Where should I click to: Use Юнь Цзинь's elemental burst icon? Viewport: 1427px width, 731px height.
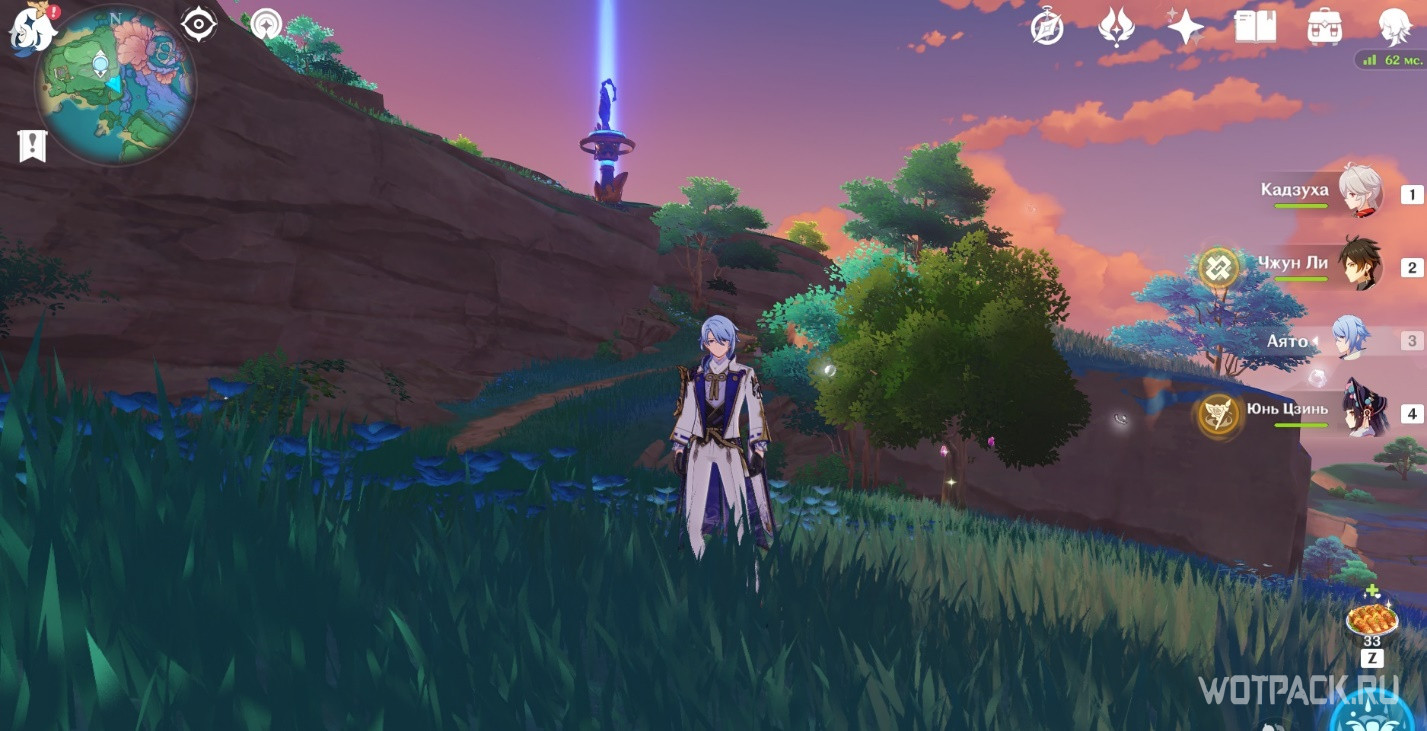click(1219, 414)
